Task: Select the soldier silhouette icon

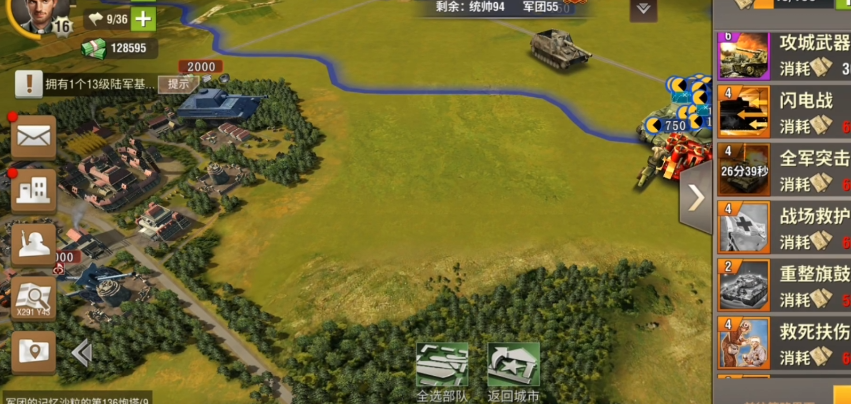Action: pos(33,244)
